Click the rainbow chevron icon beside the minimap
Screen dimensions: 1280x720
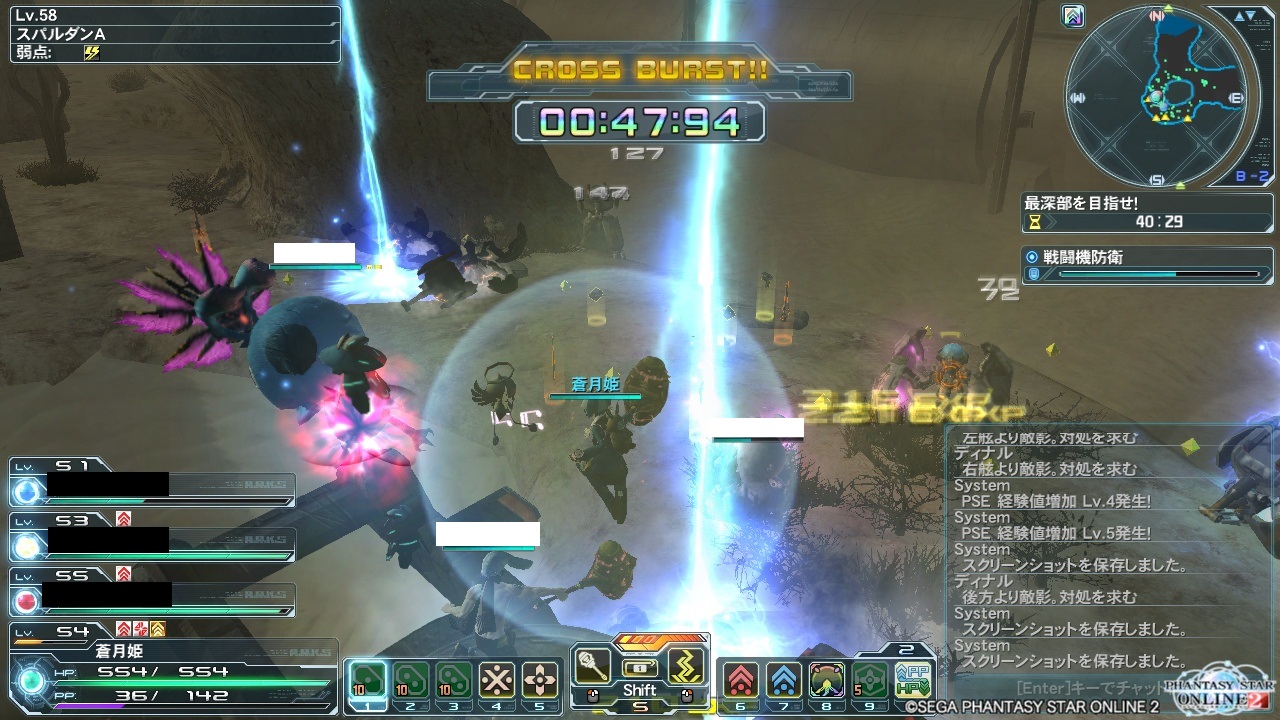click(x=1075, y=16)
